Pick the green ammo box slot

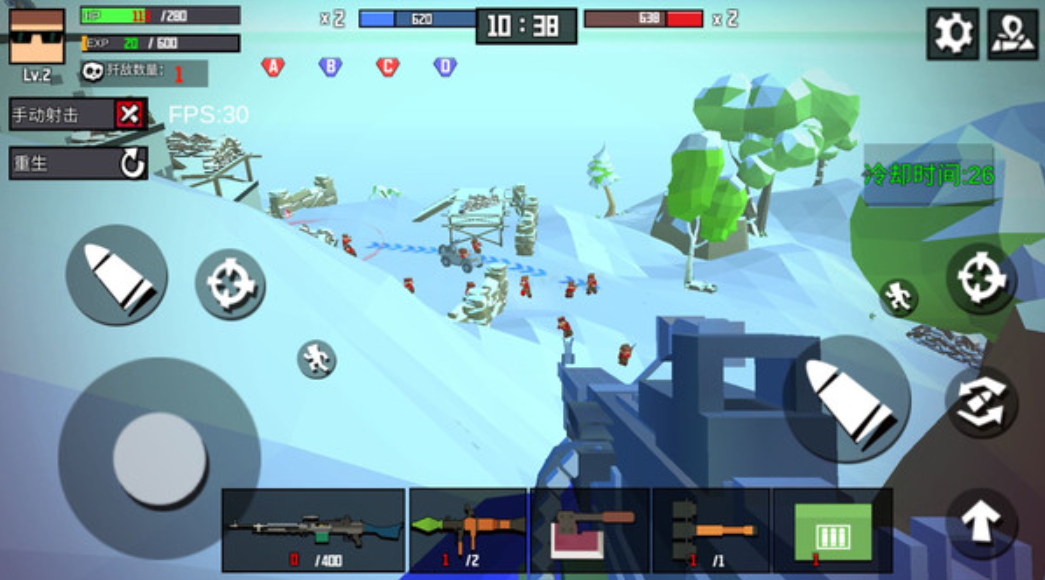click(x=832, y=530)
